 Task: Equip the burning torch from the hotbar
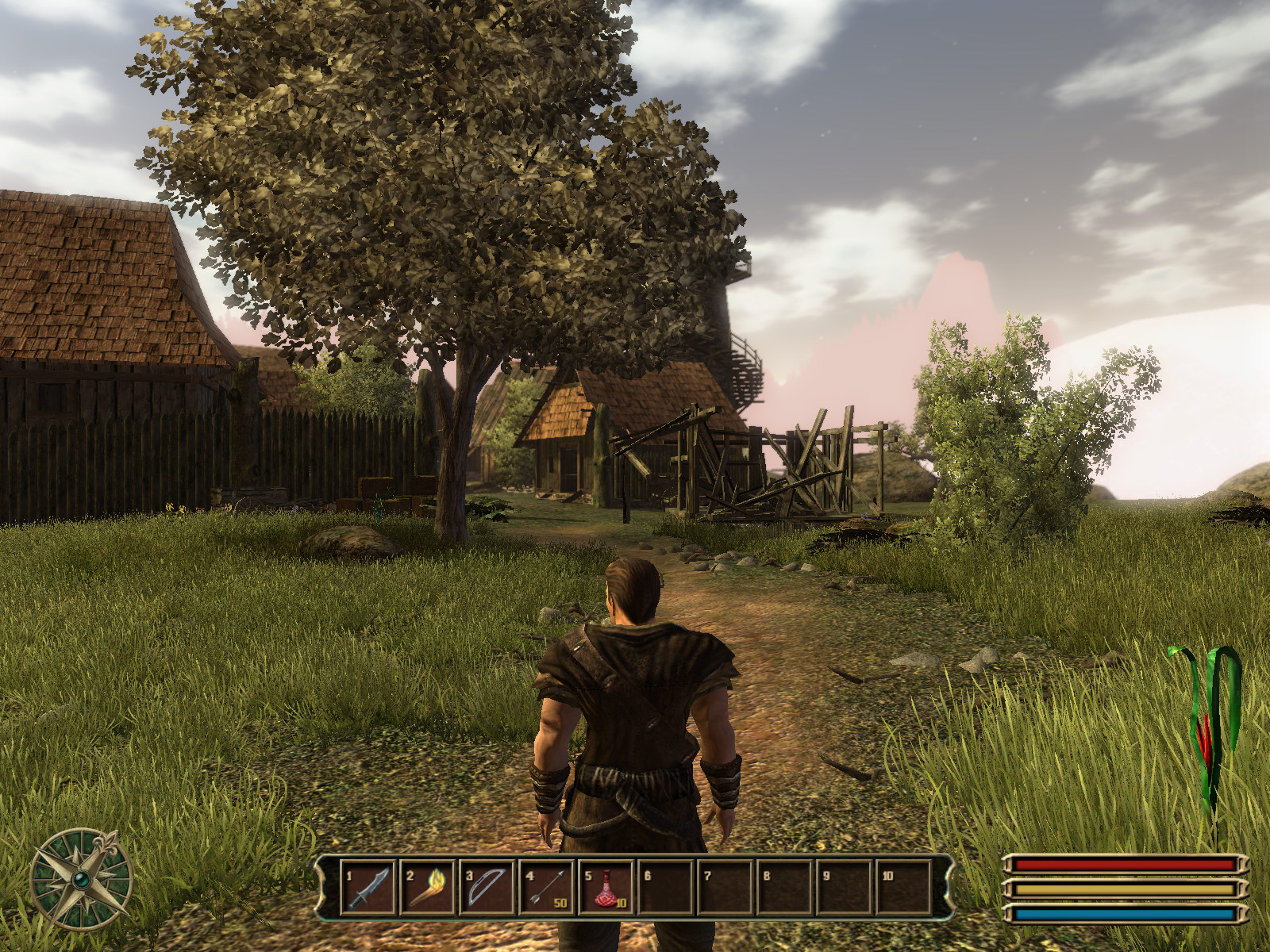pos(427,886)
